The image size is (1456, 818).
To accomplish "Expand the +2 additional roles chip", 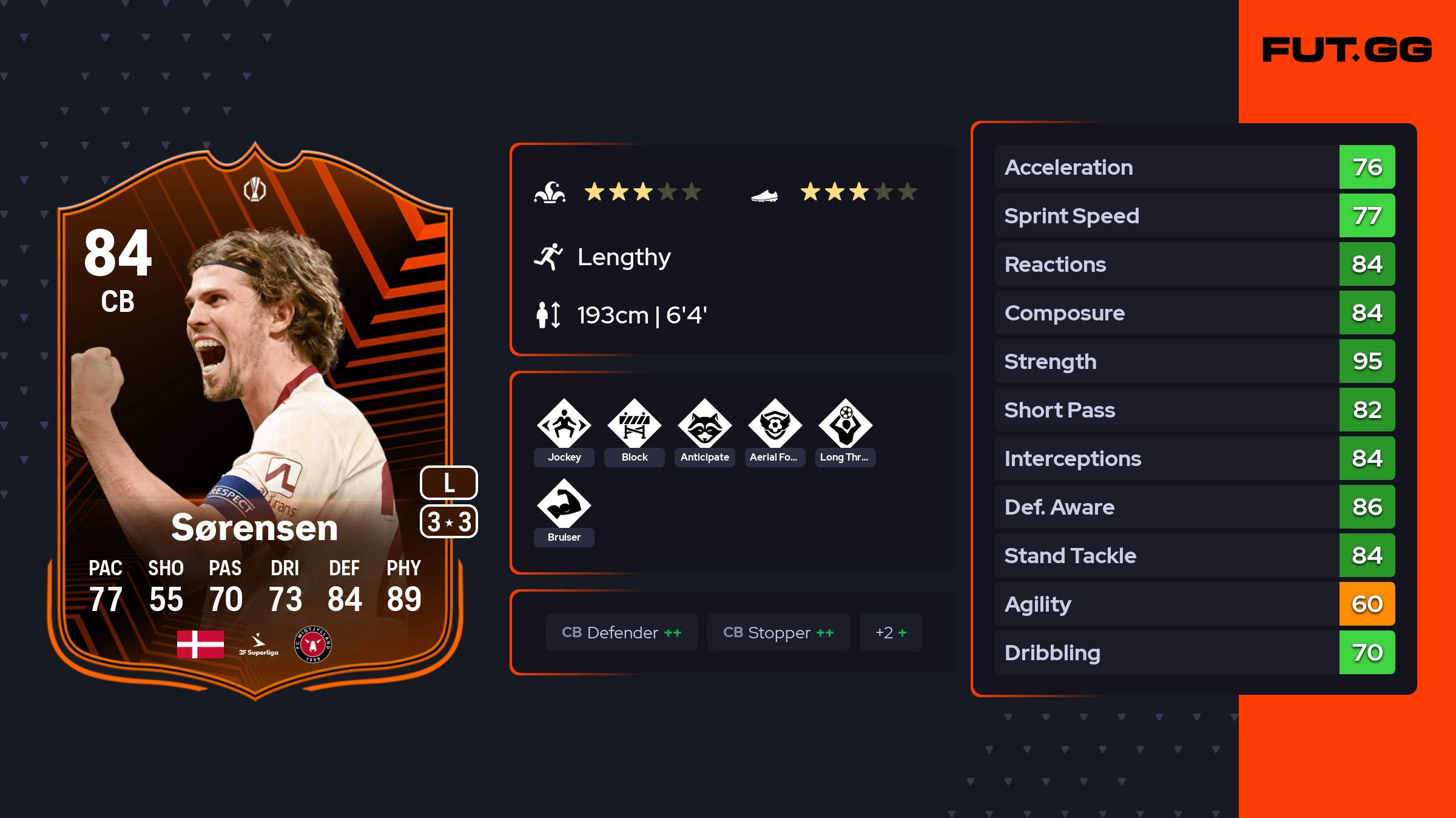I will click(891, 632).
